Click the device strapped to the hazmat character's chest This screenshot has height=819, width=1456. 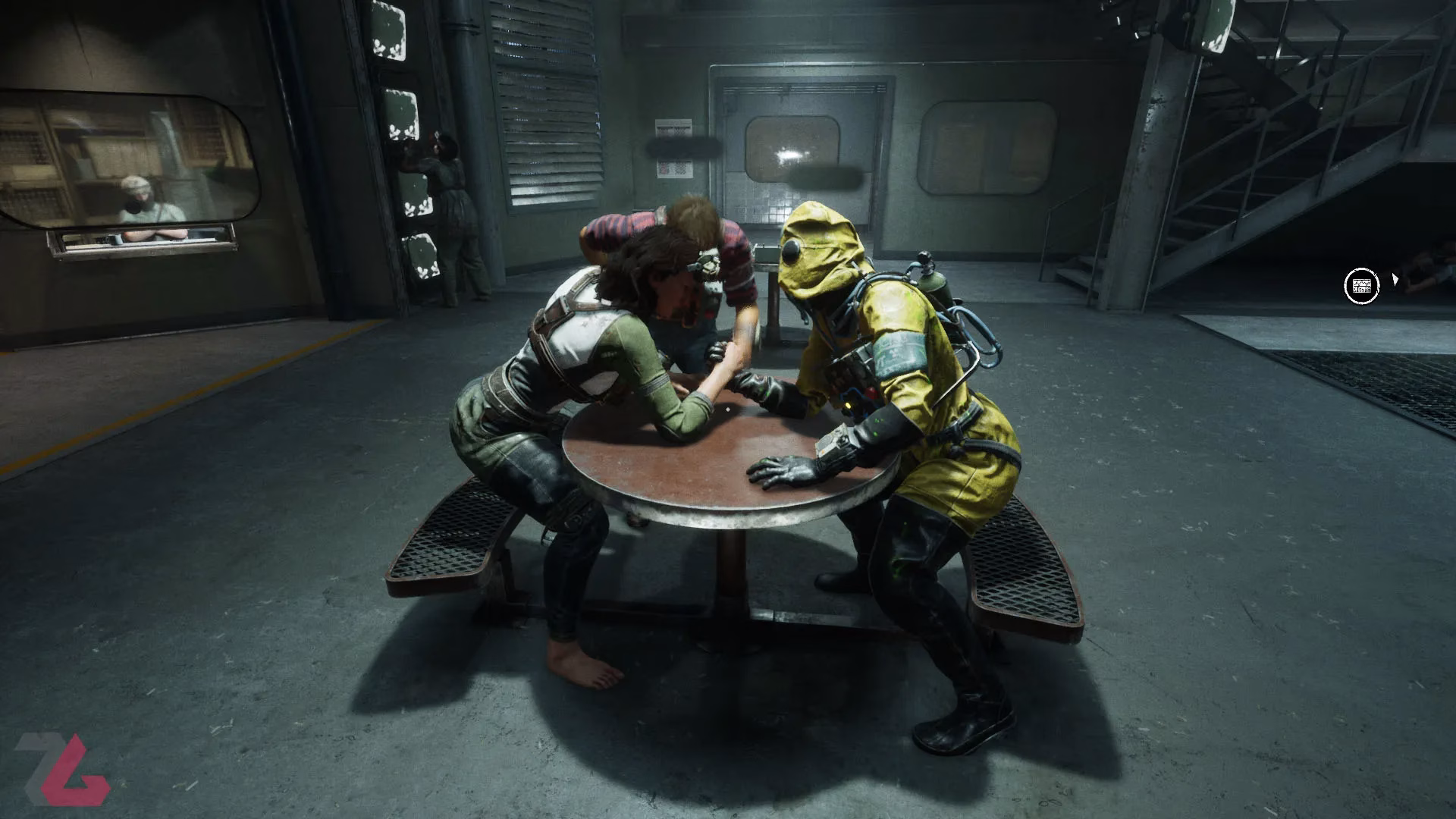point(849,387)
